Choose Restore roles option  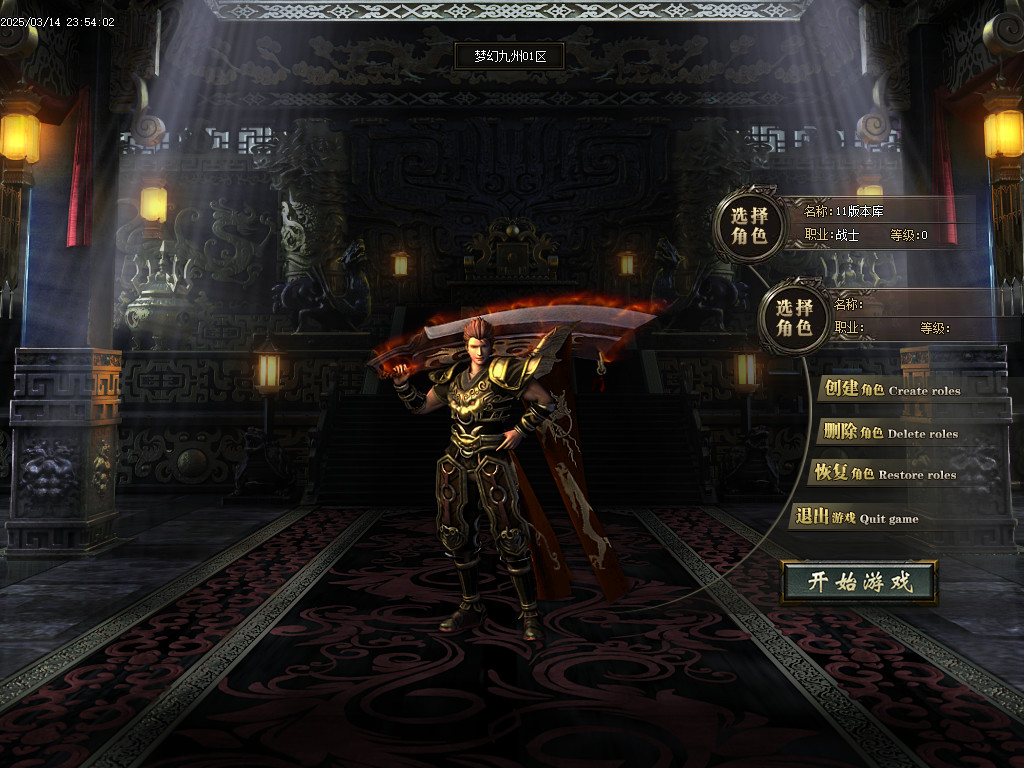click(x=885, y=474)
